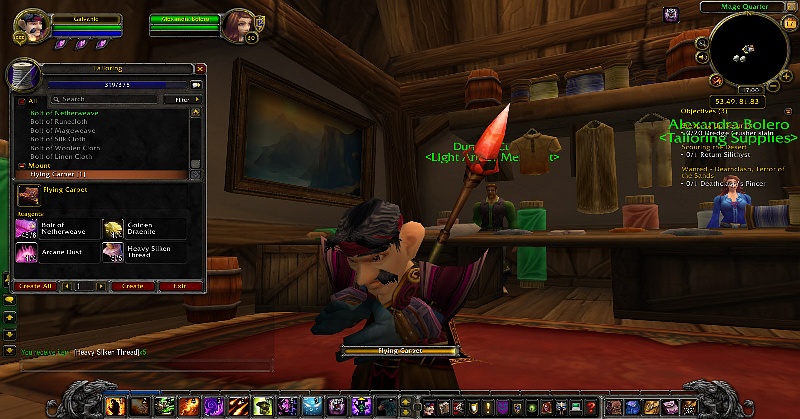Screen dimensions: 800x419
Task: Click the Bolt of Netherweave reagent icon
Action: pyautogui.click(x=27, y=229)
